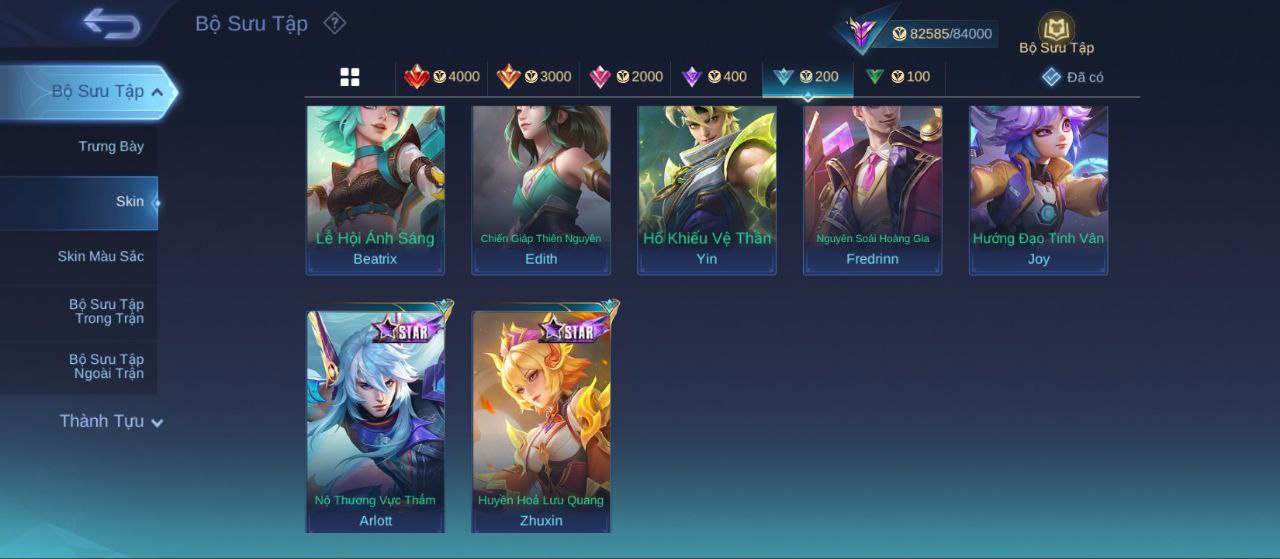Switch to the 400 points tier tab
Screen dimensions: 1280x559
[714, 77]
